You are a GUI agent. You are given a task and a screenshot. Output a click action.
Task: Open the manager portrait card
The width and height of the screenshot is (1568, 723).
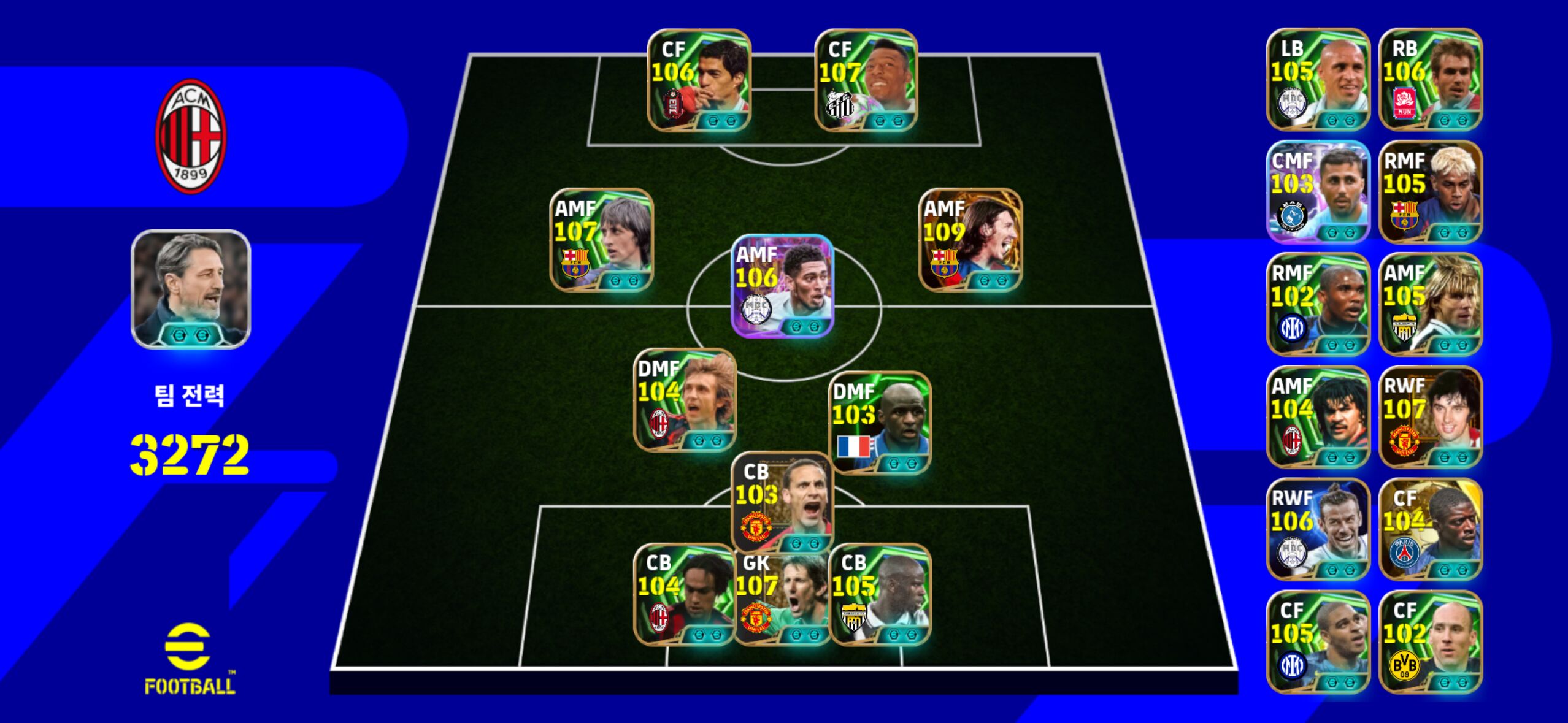coord(191,289)
